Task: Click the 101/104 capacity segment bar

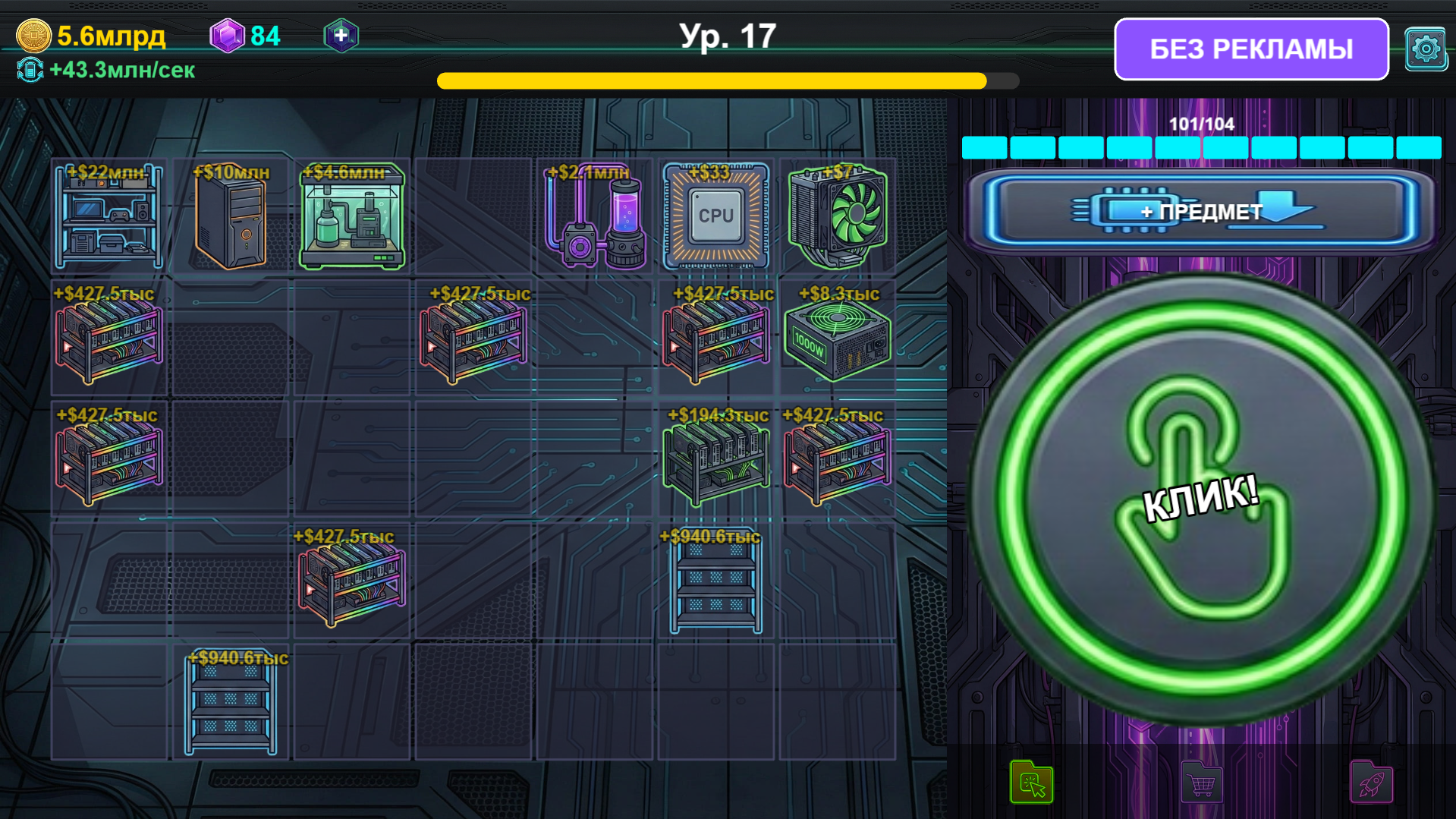Action: pyautogui.click(x=1201, y=146)
